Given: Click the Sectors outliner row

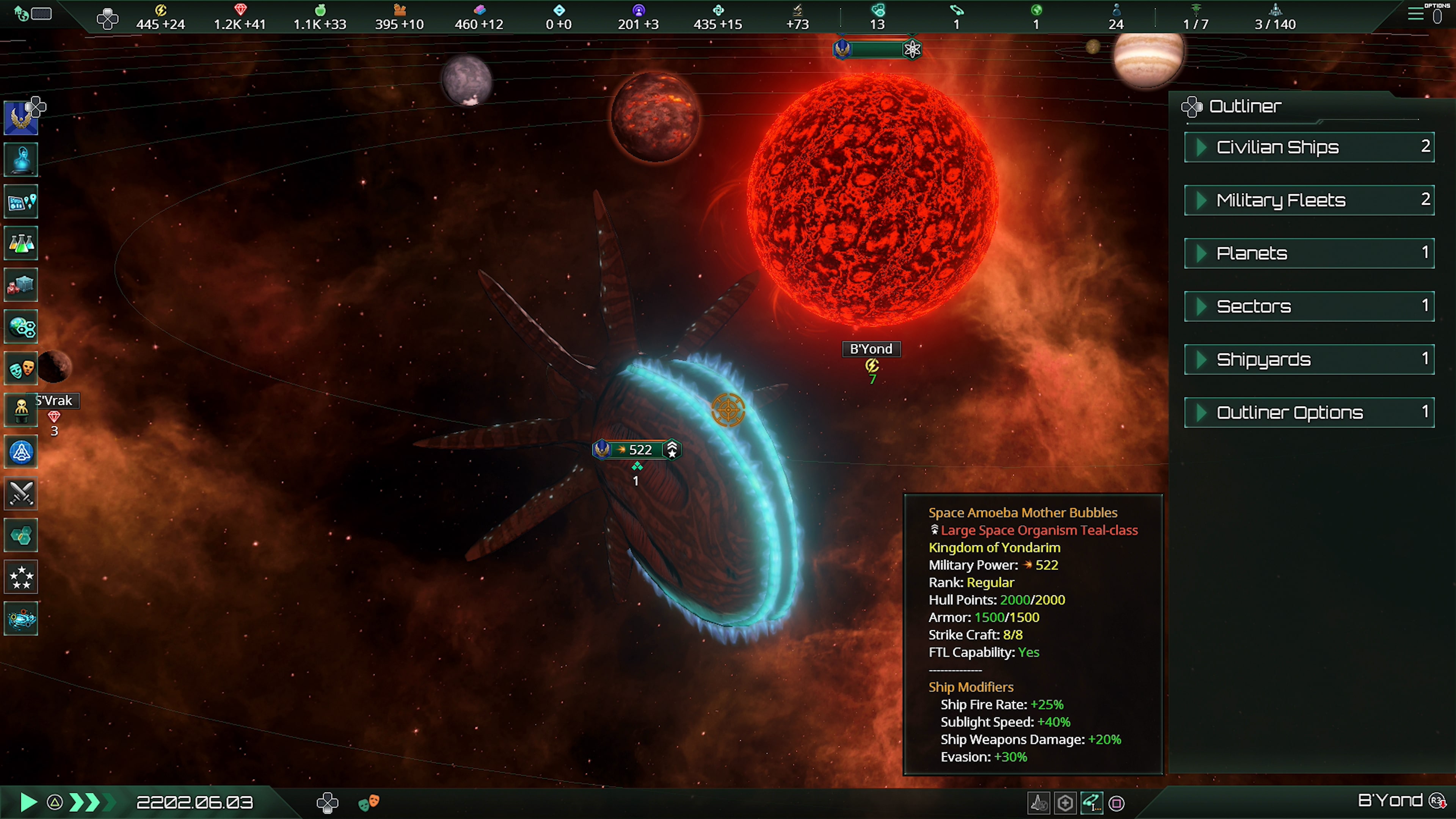Looking at the screenshot, I should pos(1309,306).
